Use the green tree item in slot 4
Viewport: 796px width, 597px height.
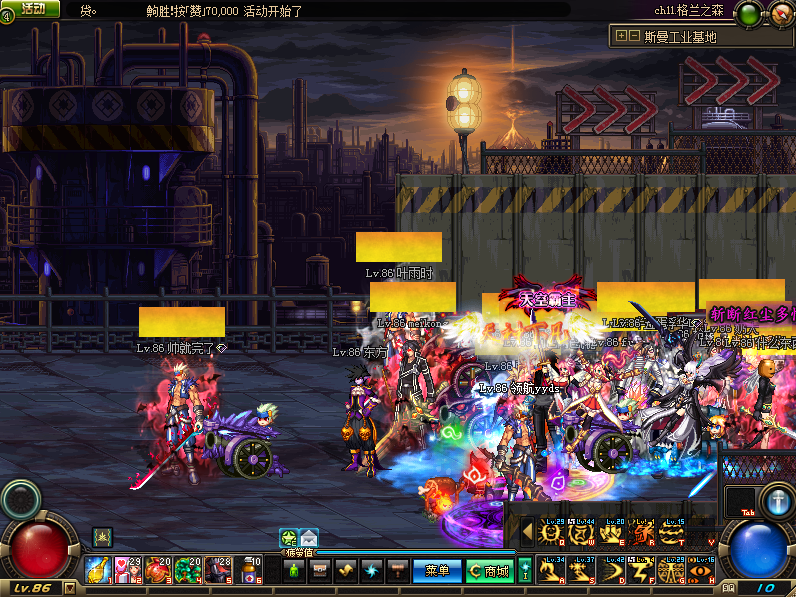(188, 570)
